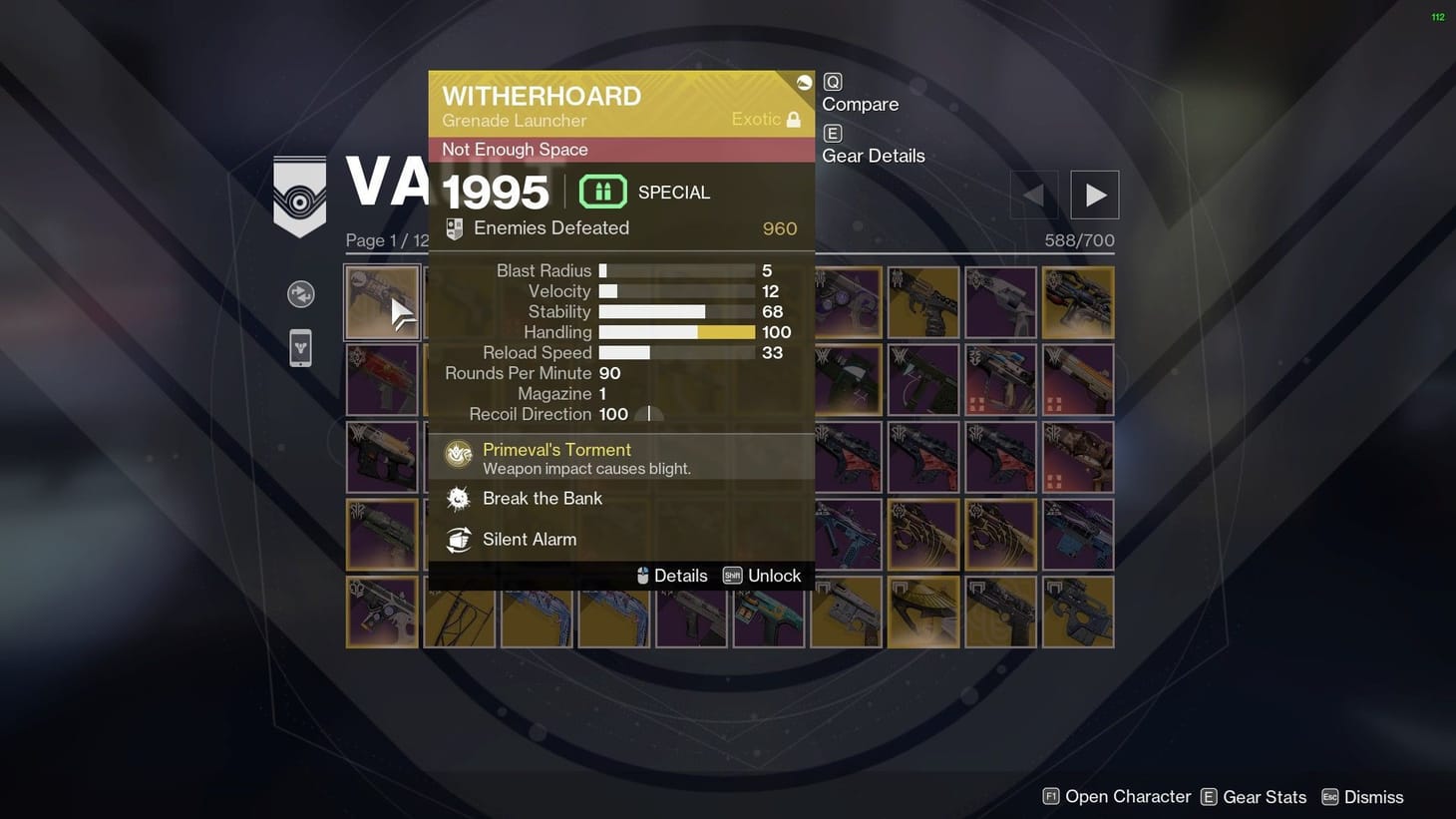
Task: Select the Primeval's Torment perk icon
Action: pos(459,453)
